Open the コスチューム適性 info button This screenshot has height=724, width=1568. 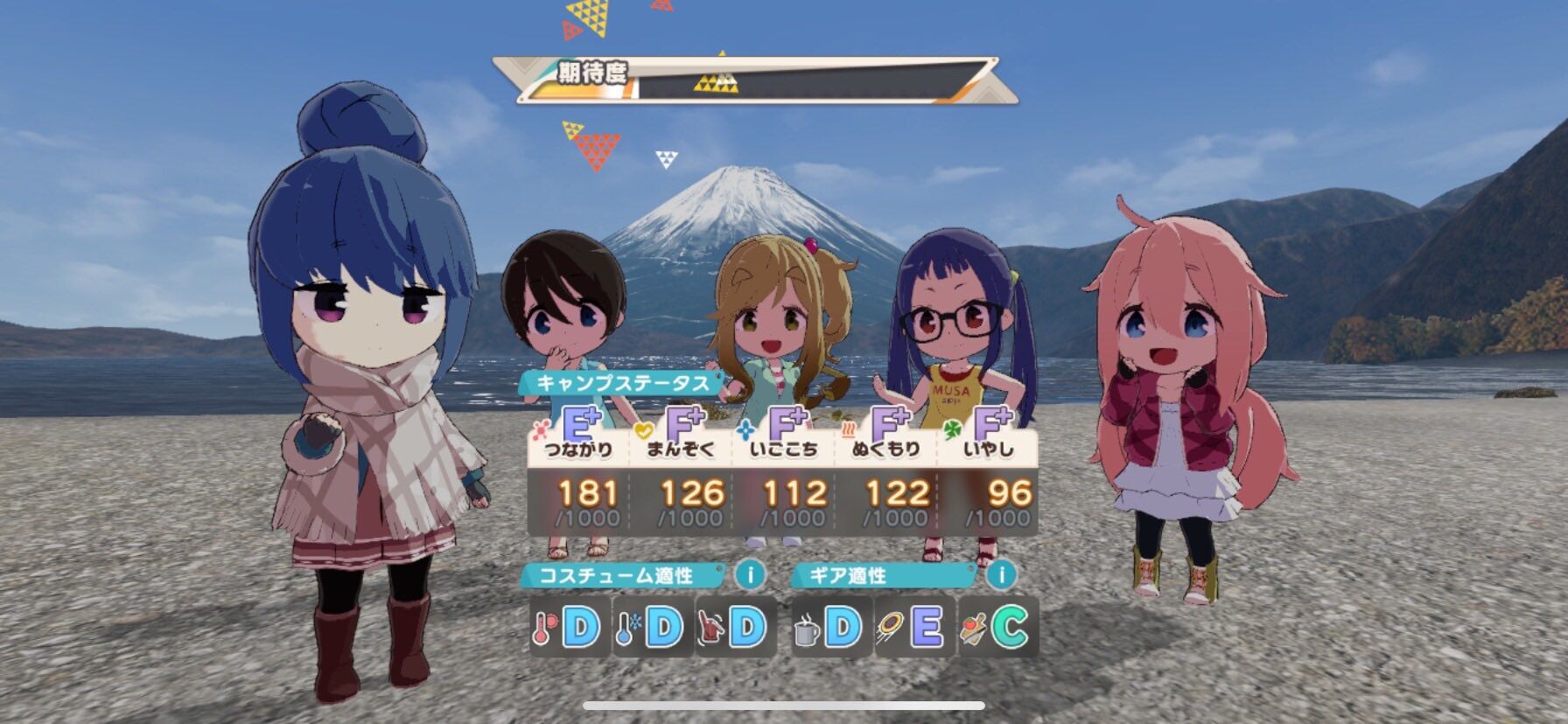[x=750, y=574]
